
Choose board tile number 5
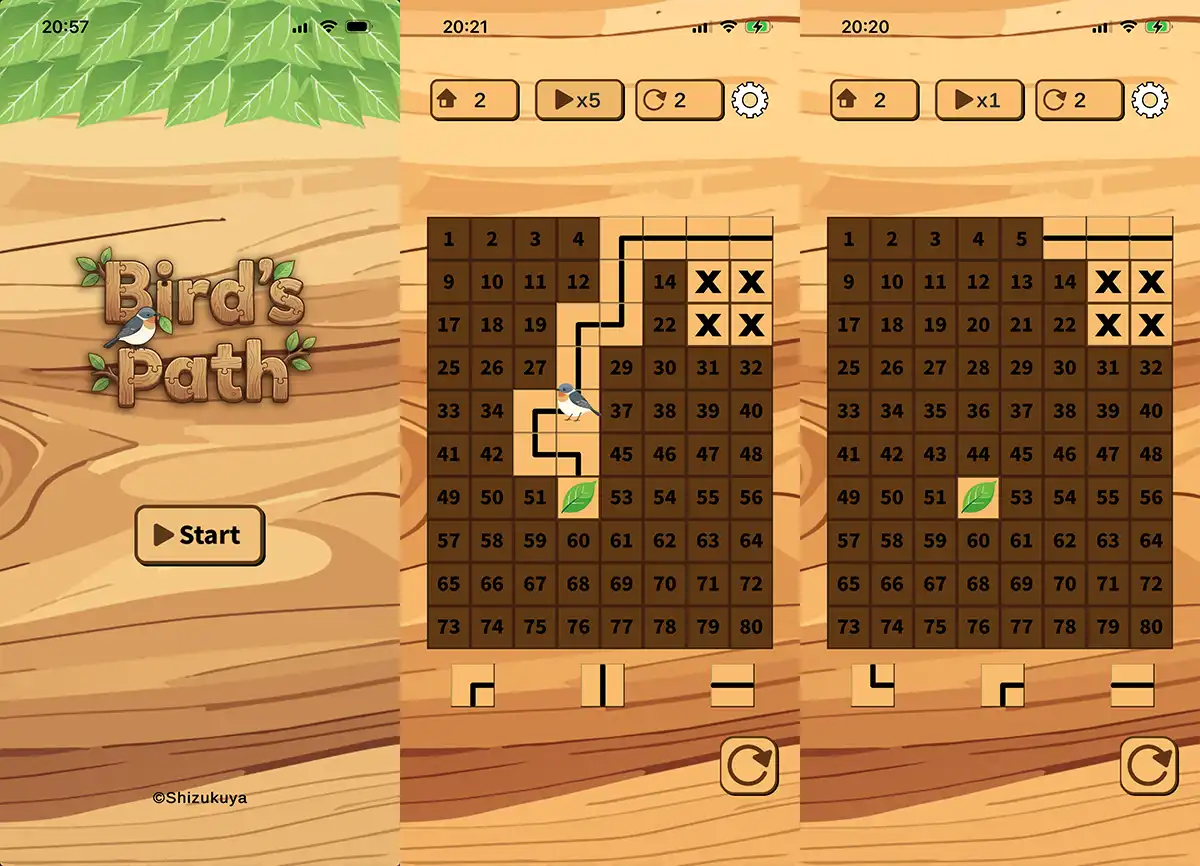(x=1021, y=239)
